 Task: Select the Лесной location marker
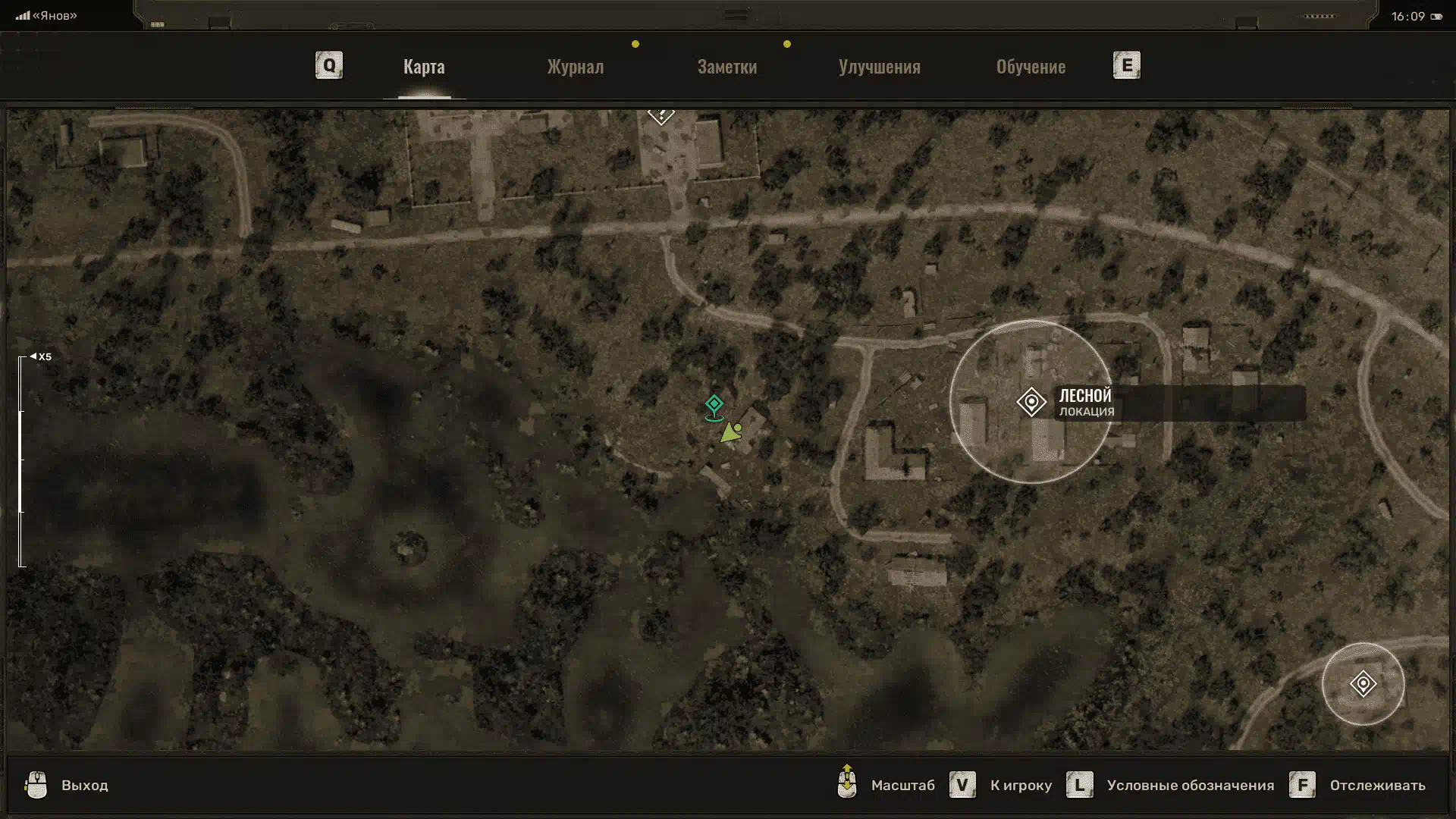(x=1031, y=402)
